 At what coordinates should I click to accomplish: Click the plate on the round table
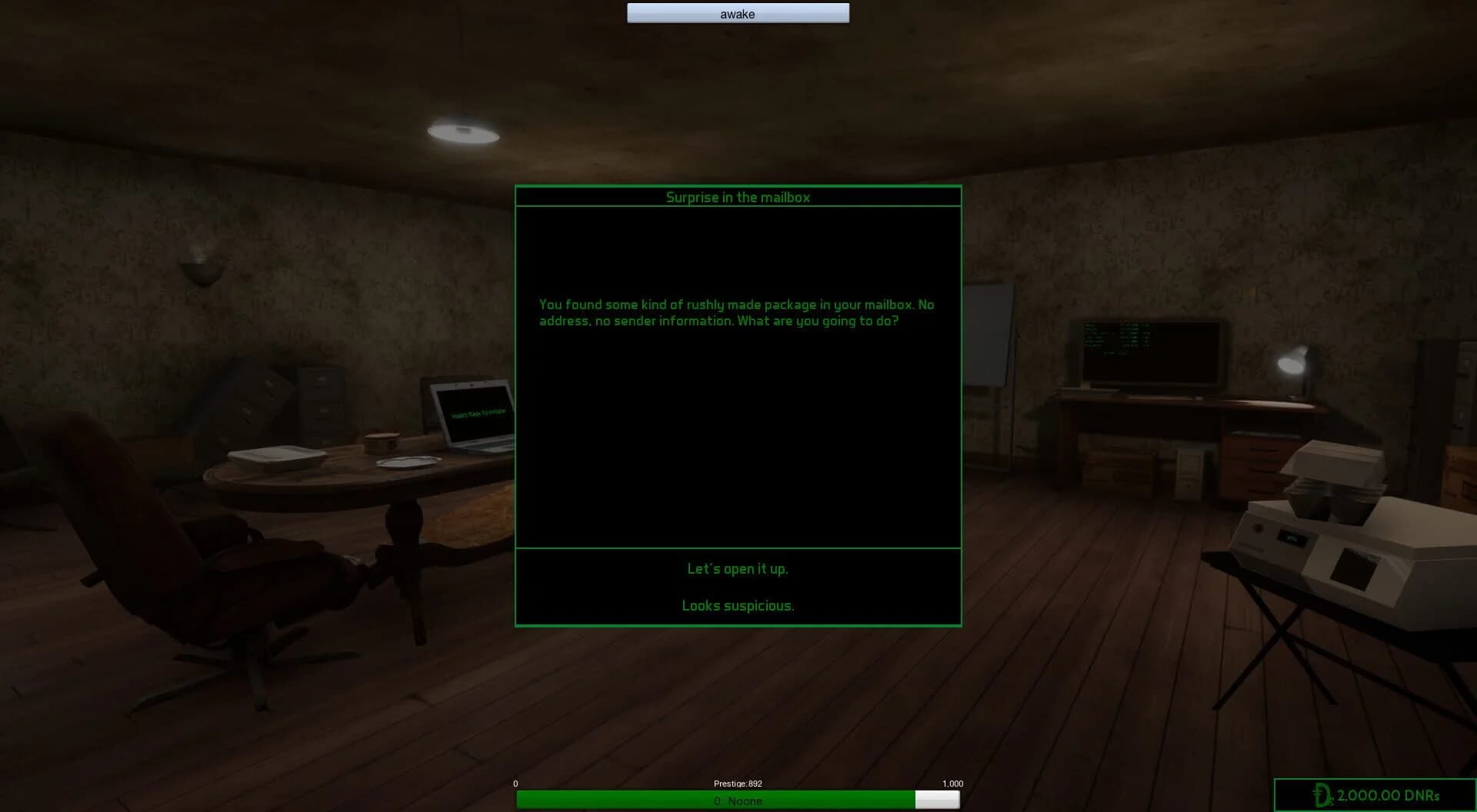coord(408,461)
